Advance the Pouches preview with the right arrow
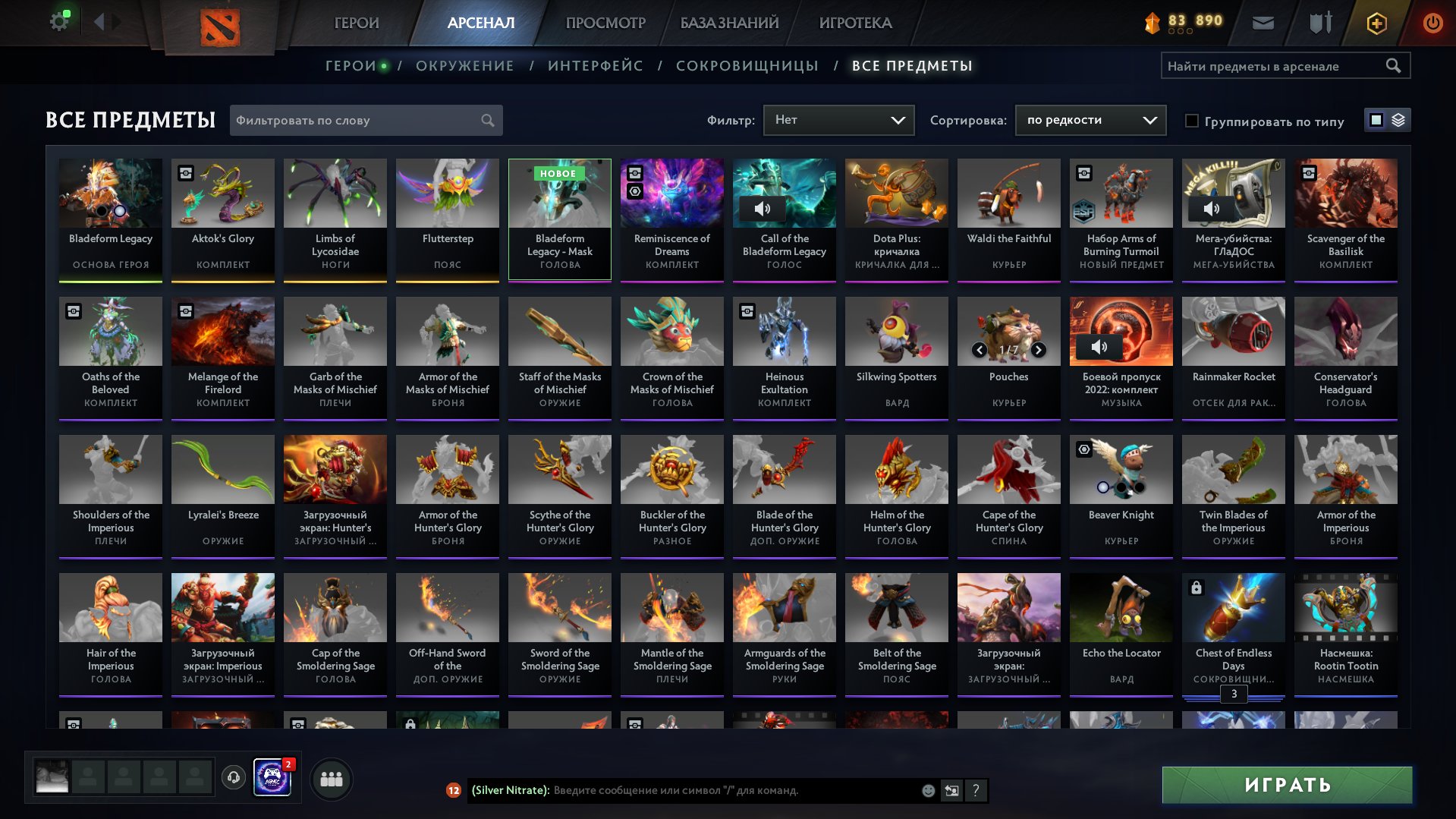Screen dimensions: 1456x819 pyautogui.click(x=1038, y=351)
